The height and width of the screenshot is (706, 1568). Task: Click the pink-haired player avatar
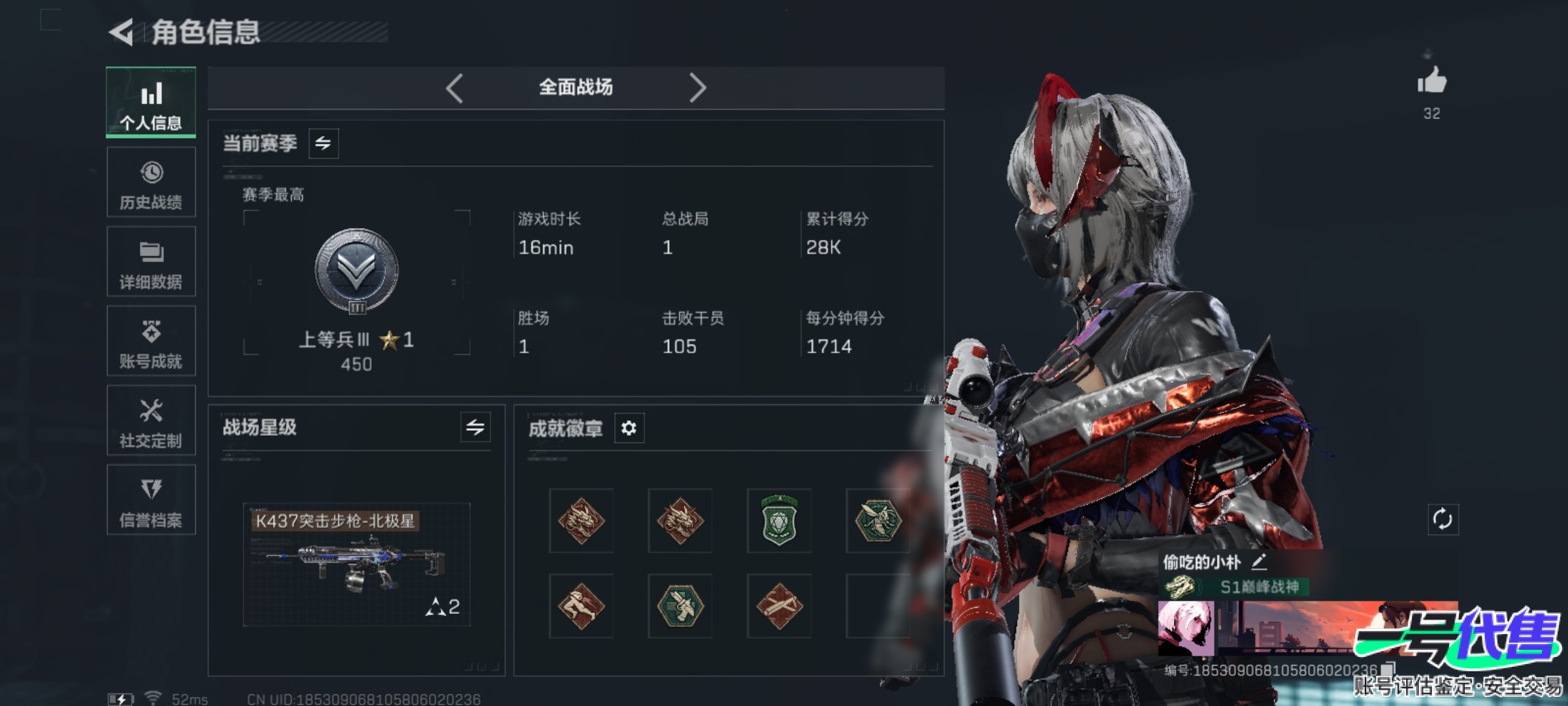1186,628
